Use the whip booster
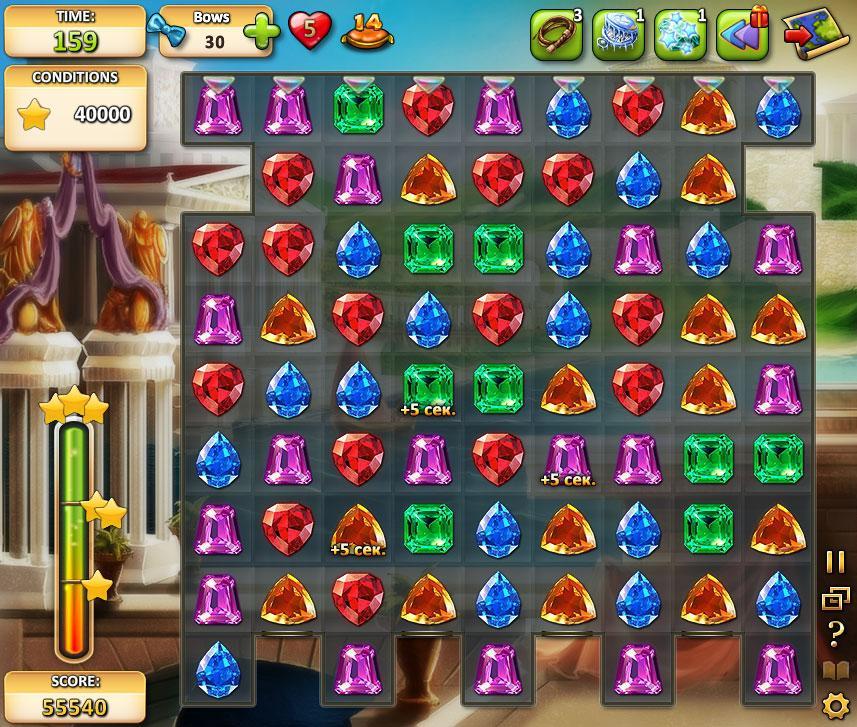 (555, 35)
